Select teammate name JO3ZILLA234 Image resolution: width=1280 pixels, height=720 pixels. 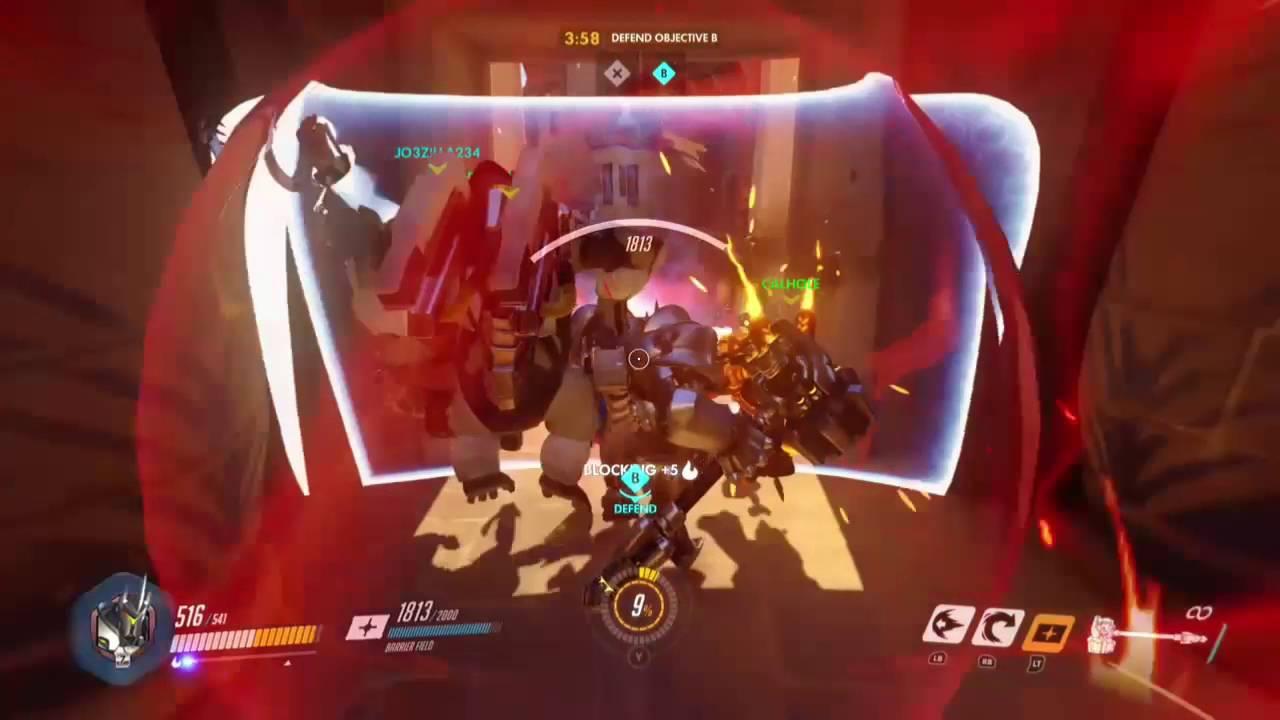[x=435, y=152]
